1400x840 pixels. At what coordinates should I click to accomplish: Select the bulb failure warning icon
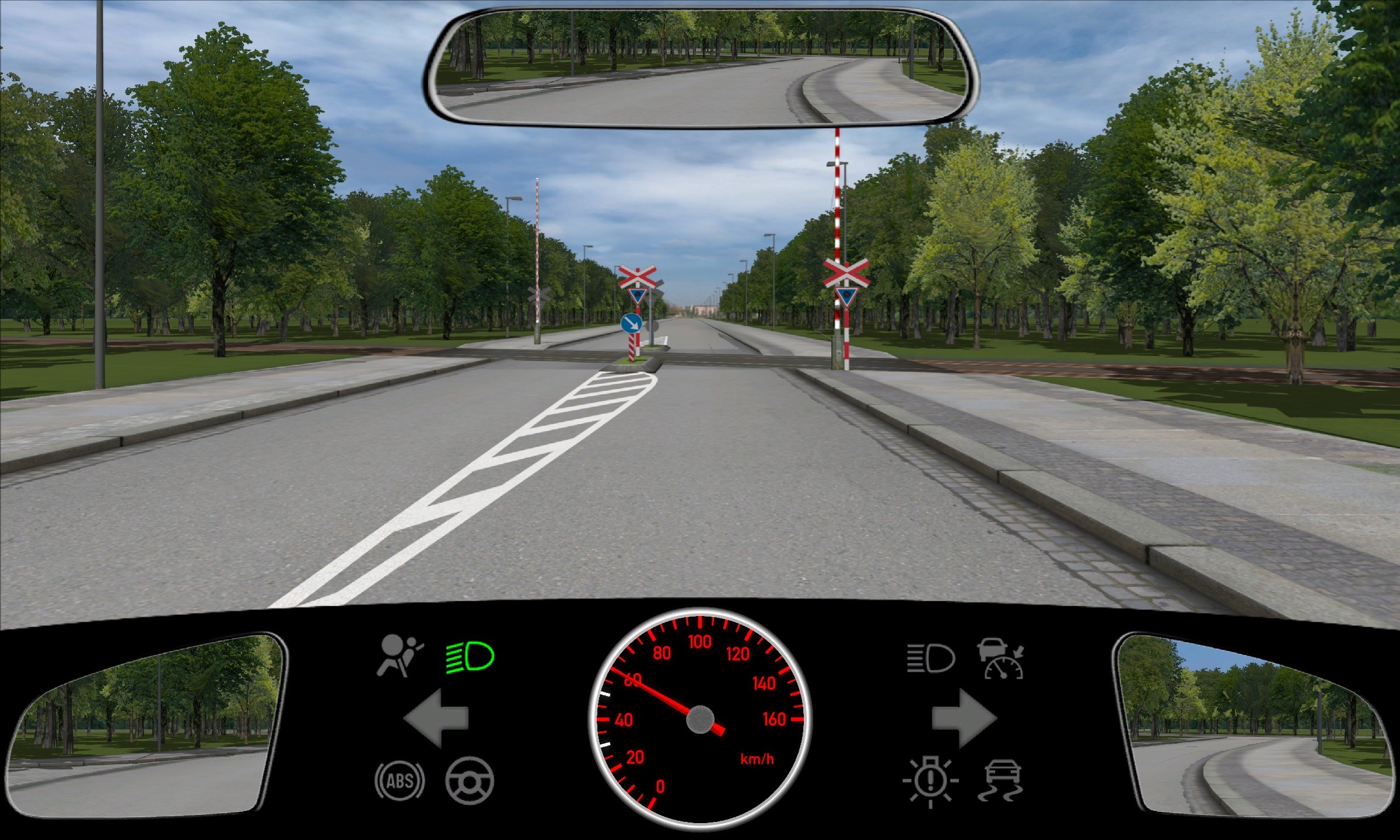point(930,782)
